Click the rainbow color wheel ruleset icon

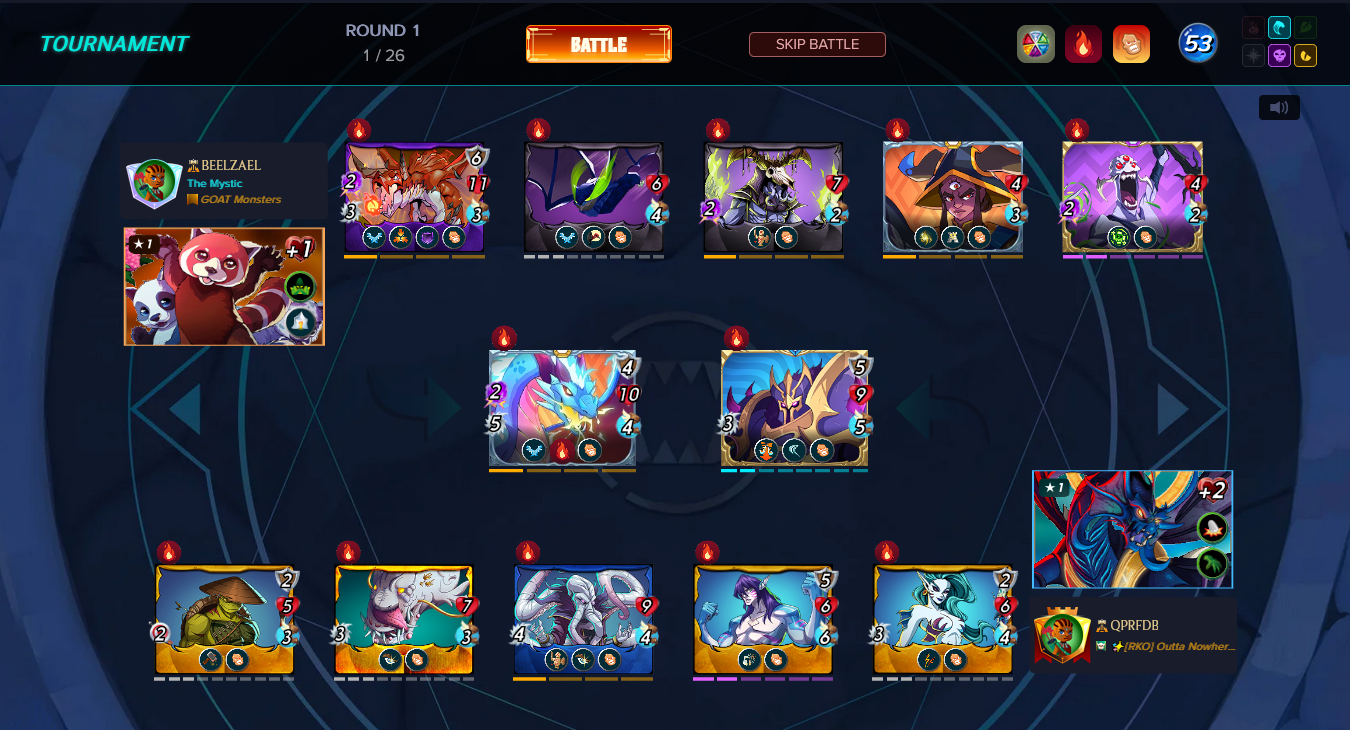(1035, 44)
